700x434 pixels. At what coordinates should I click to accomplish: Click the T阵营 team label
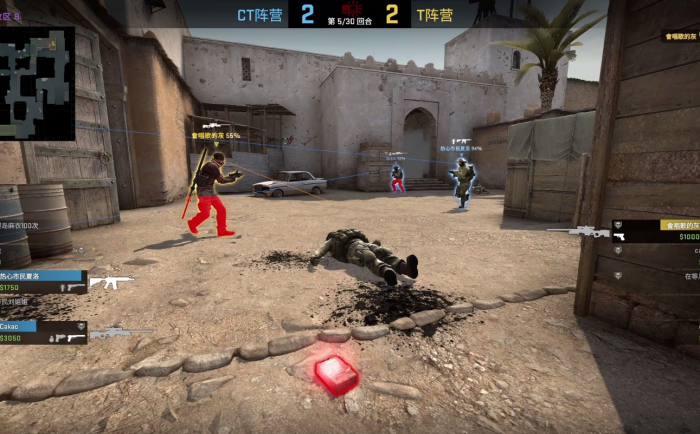[435, 15]
